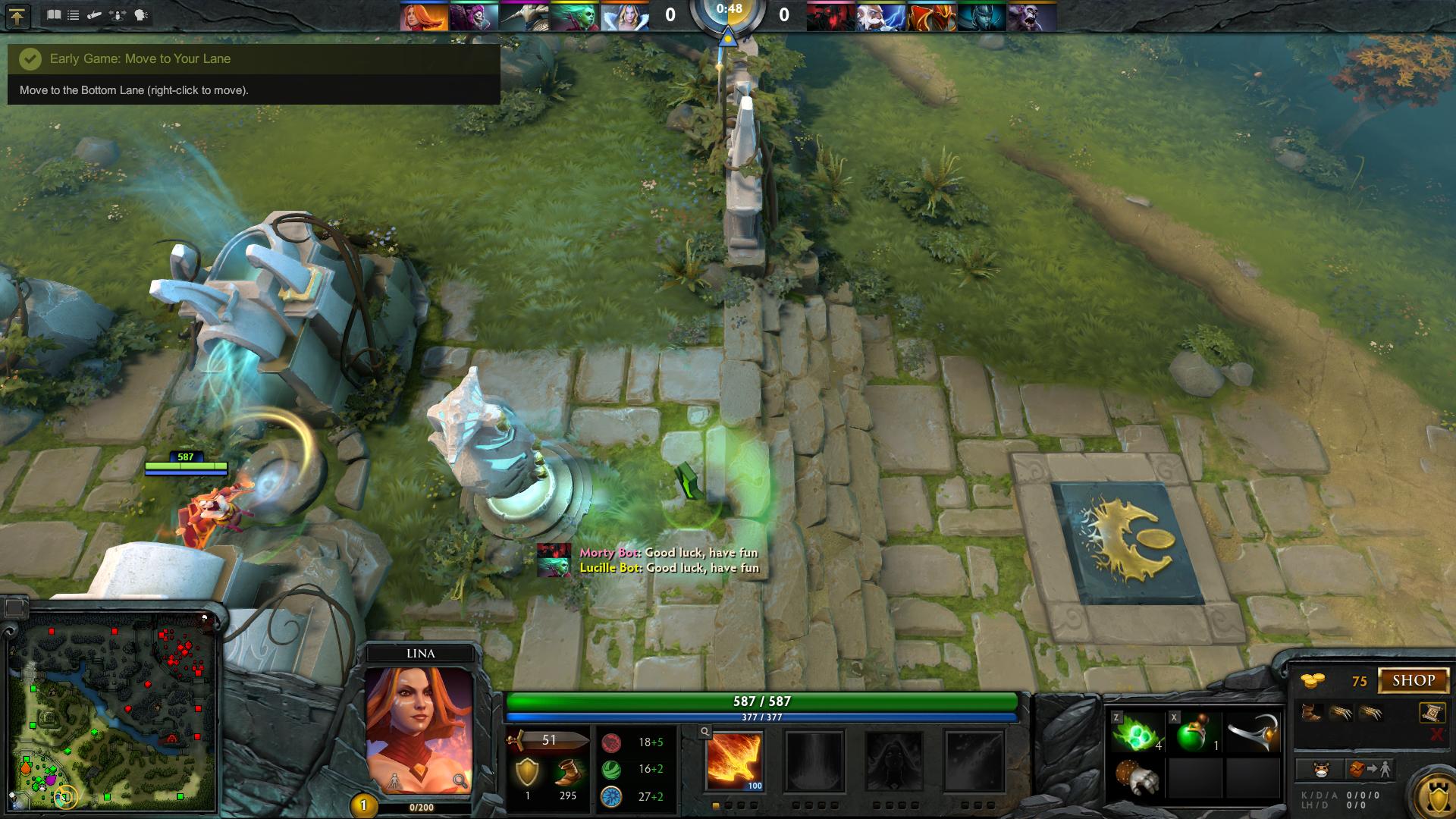
Task: Clear quick-buy with the red X
Action: [1436, 734]
